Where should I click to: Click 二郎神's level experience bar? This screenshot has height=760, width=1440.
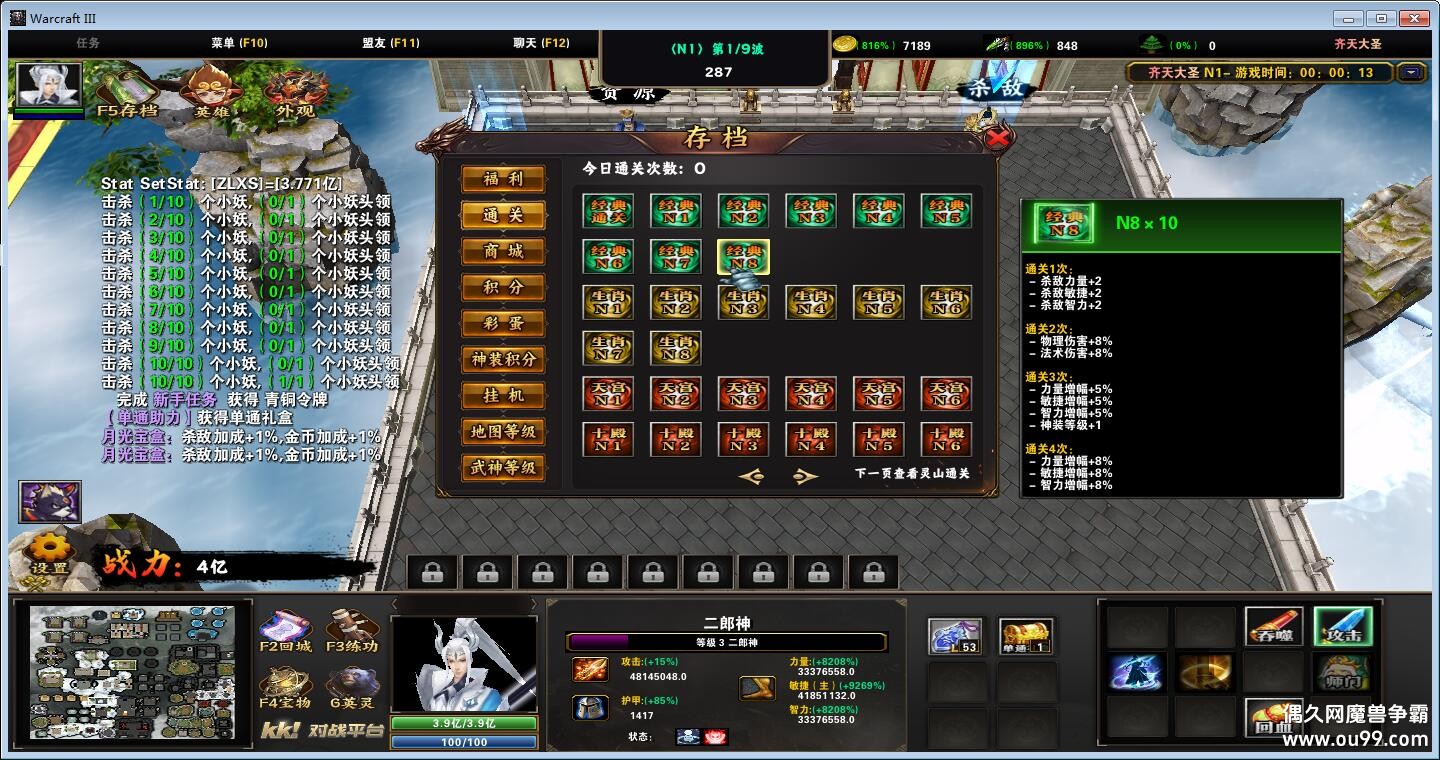tap(725, 641)
